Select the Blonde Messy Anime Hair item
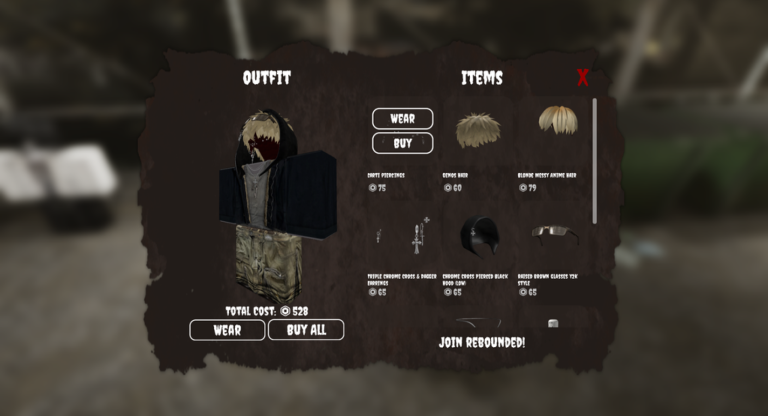This screenshot has height=416, width=768. (558, 123)
